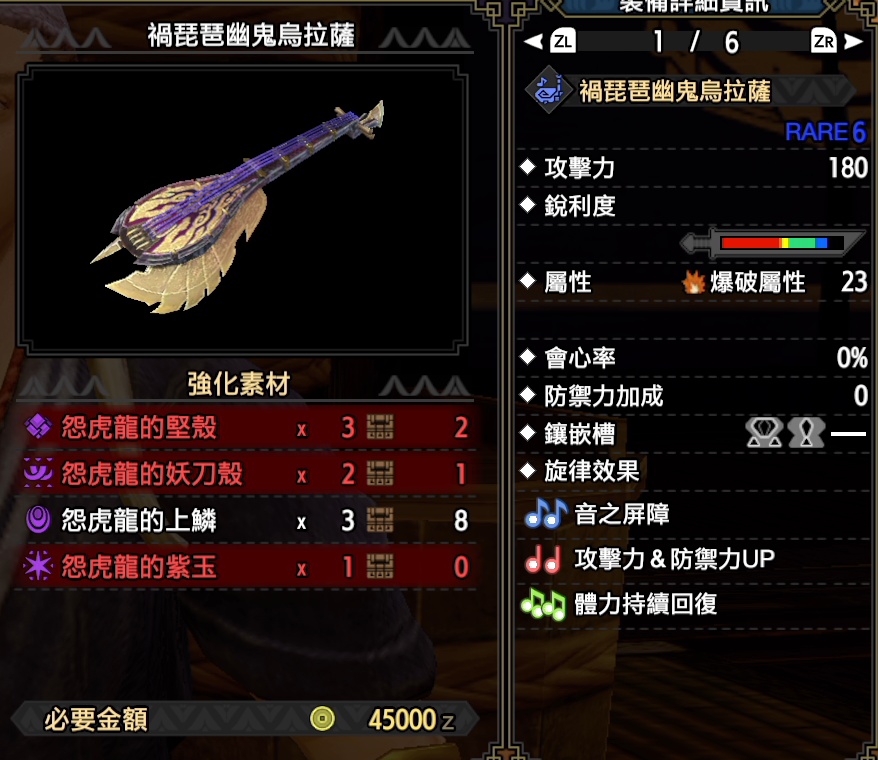Viewport: 878px width, 760px height.
Task: Choose the 怨虎龍的妖刀殼 material row
Action: [x=244, y=473]
